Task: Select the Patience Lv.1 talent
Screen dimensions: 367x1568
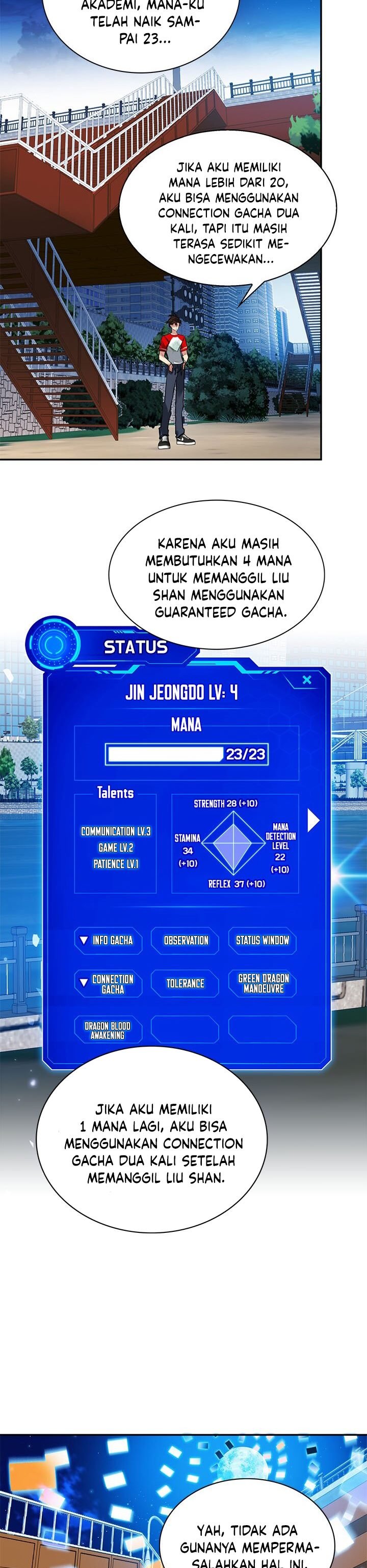Action: click(x=116, y=864)
